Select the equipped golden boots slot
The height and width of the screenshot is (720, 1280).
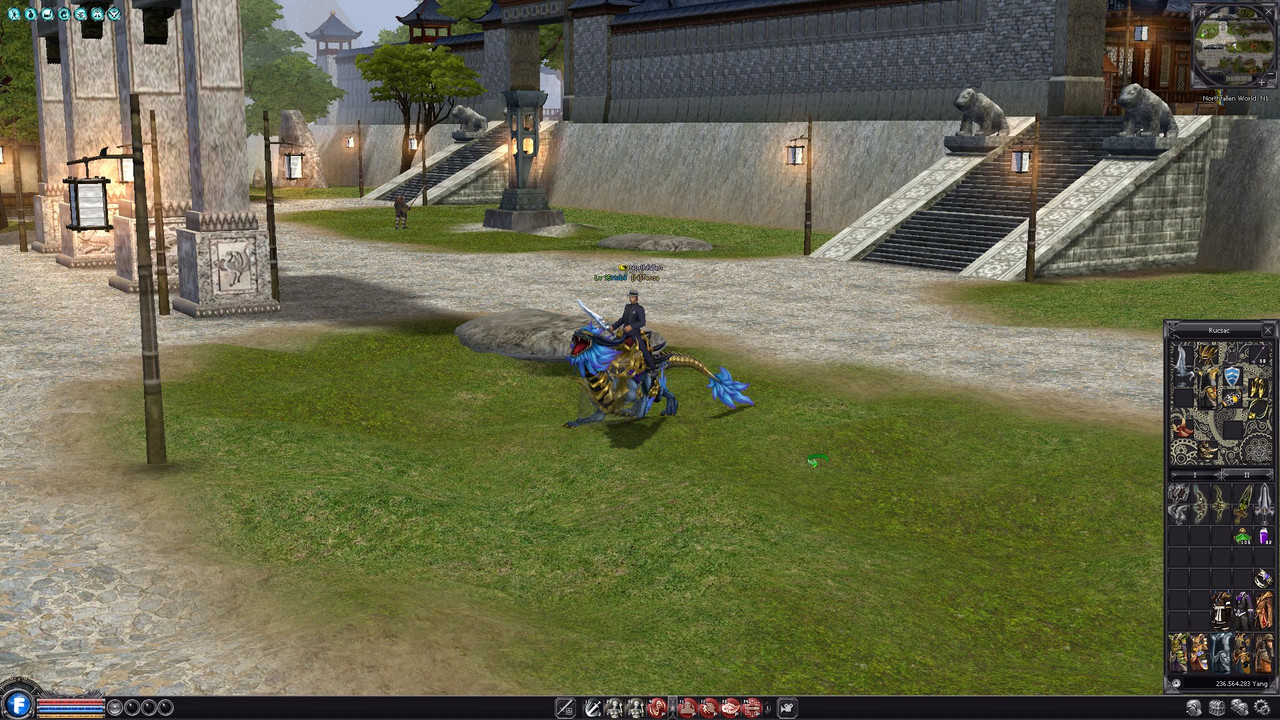pyautogui.click(x=1255, y=388)
